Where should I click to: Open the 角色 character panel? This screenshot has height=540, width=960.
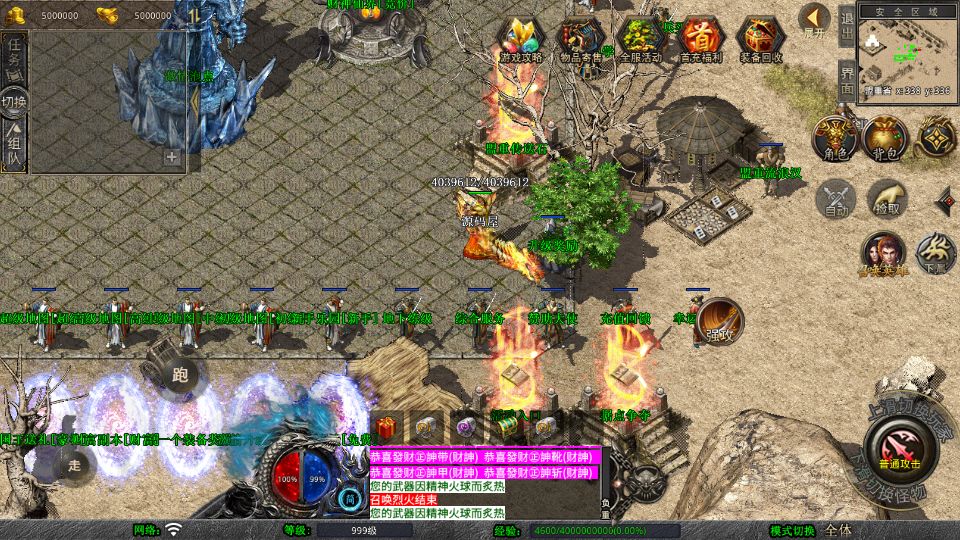[833, 138]
